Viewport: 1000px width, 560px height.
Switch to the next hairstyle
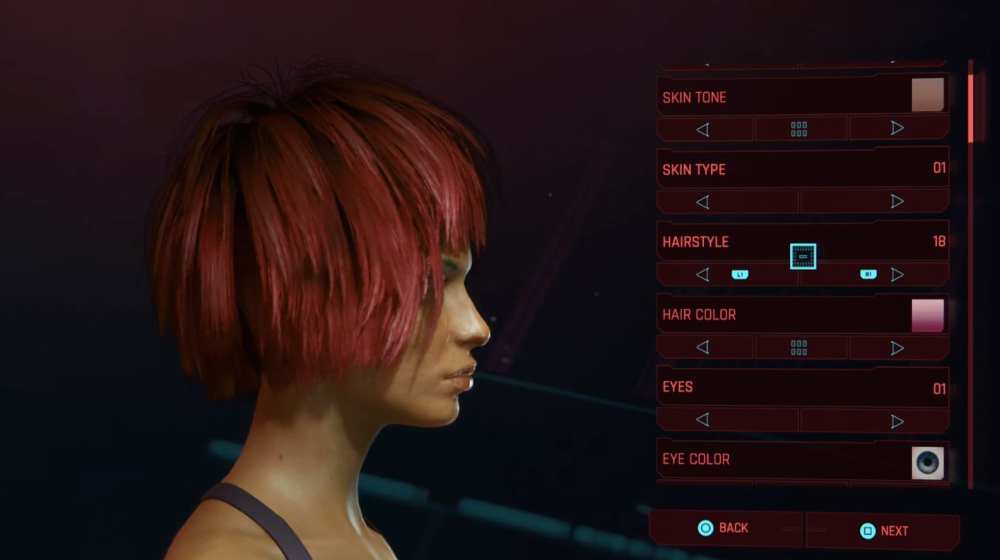coord(897,274)
